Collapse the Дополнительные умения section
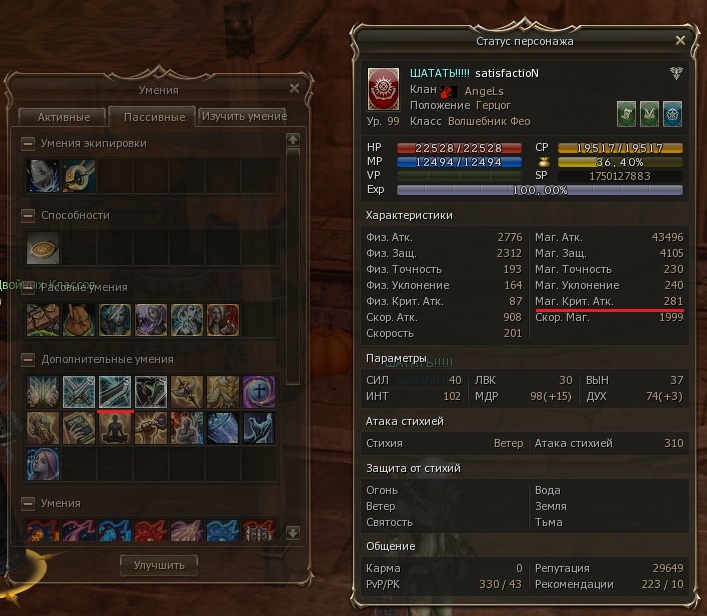707x616 pixels. tap(28, 359)
